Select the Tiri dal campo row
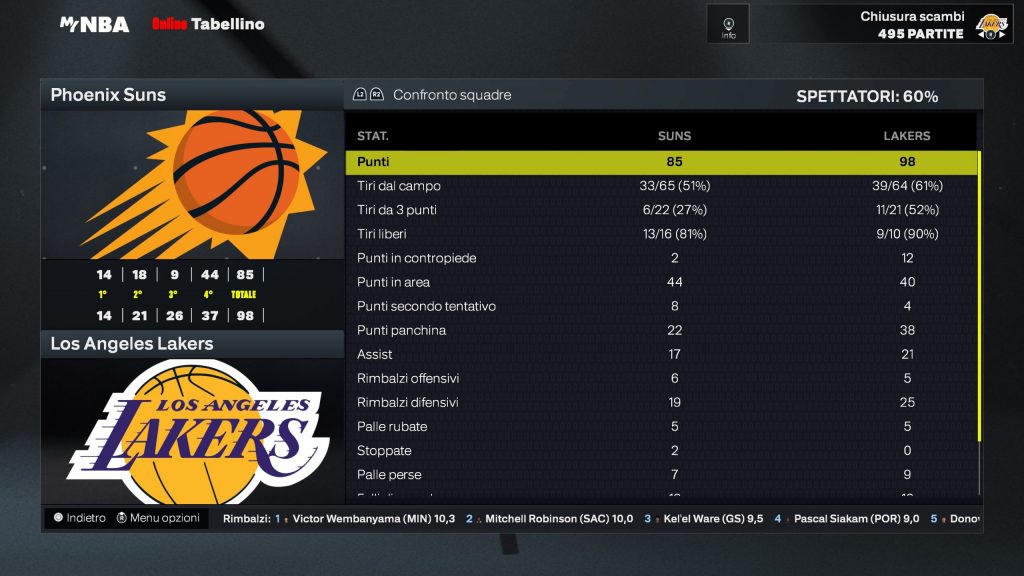 tap(661, 186)
